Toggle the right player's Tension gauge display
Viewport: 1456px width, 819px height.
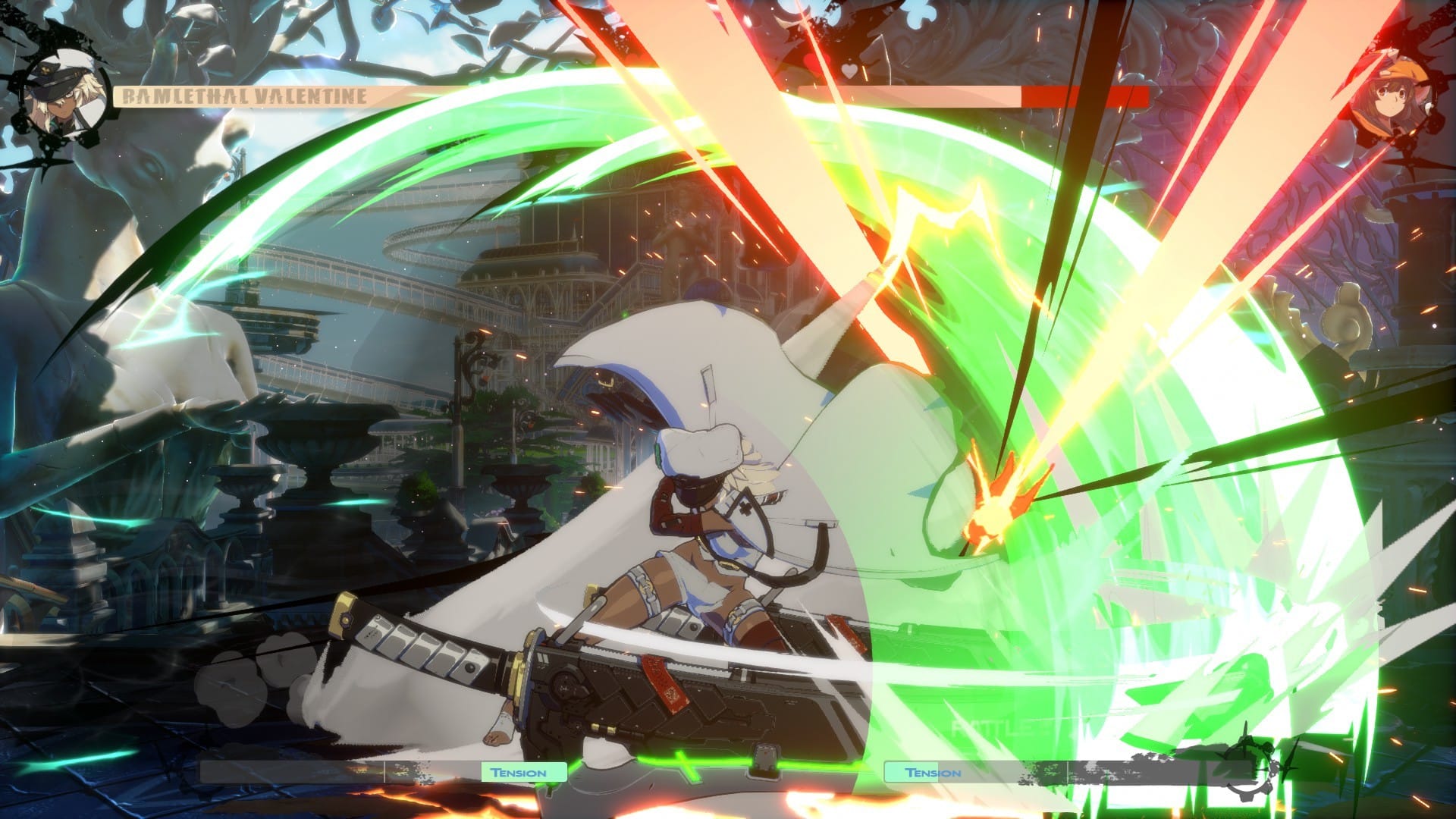[1062, 772]
